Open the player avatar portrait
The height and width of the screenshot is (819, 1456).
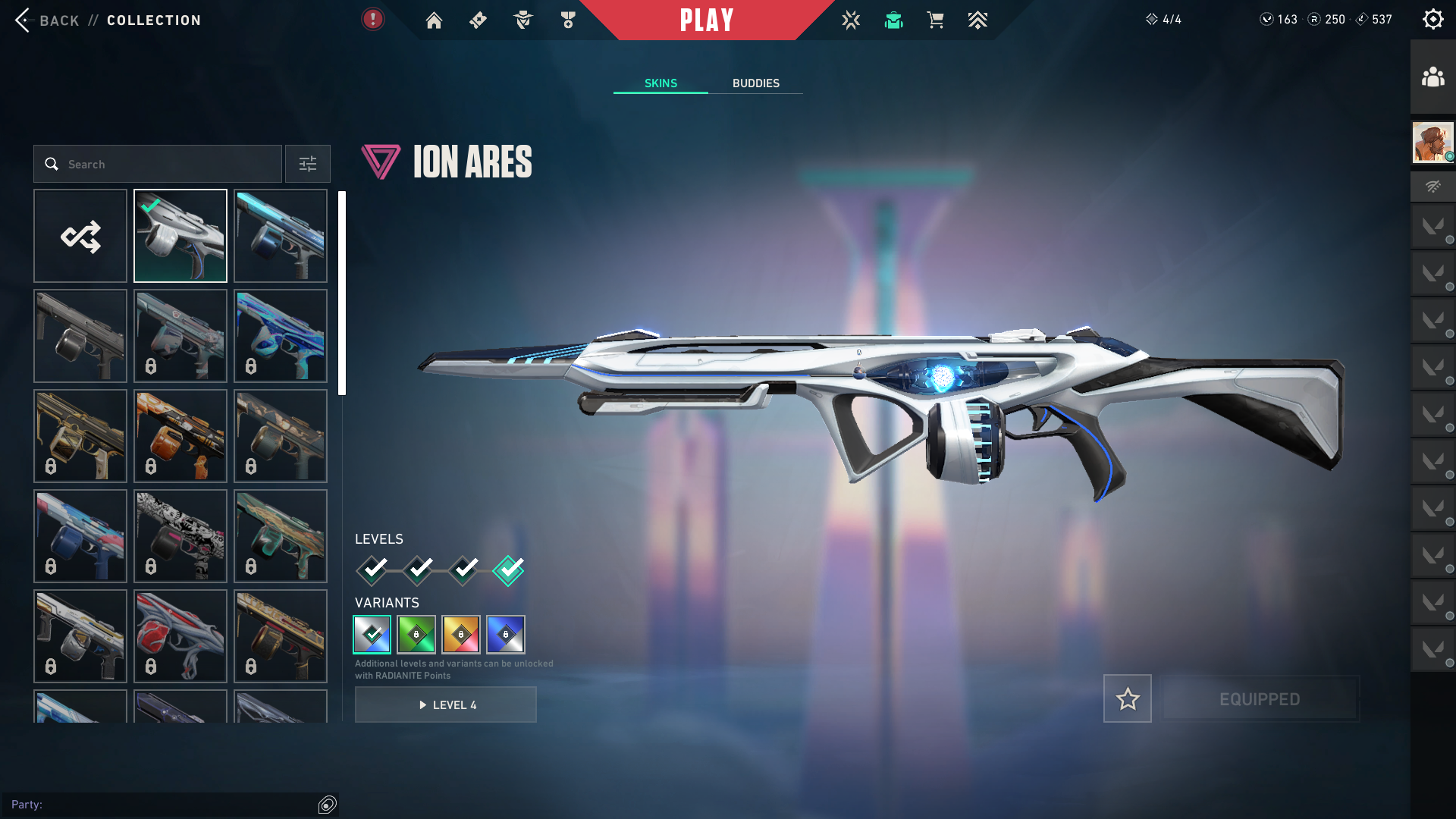pyautogui.click(x=1432, y=143)
